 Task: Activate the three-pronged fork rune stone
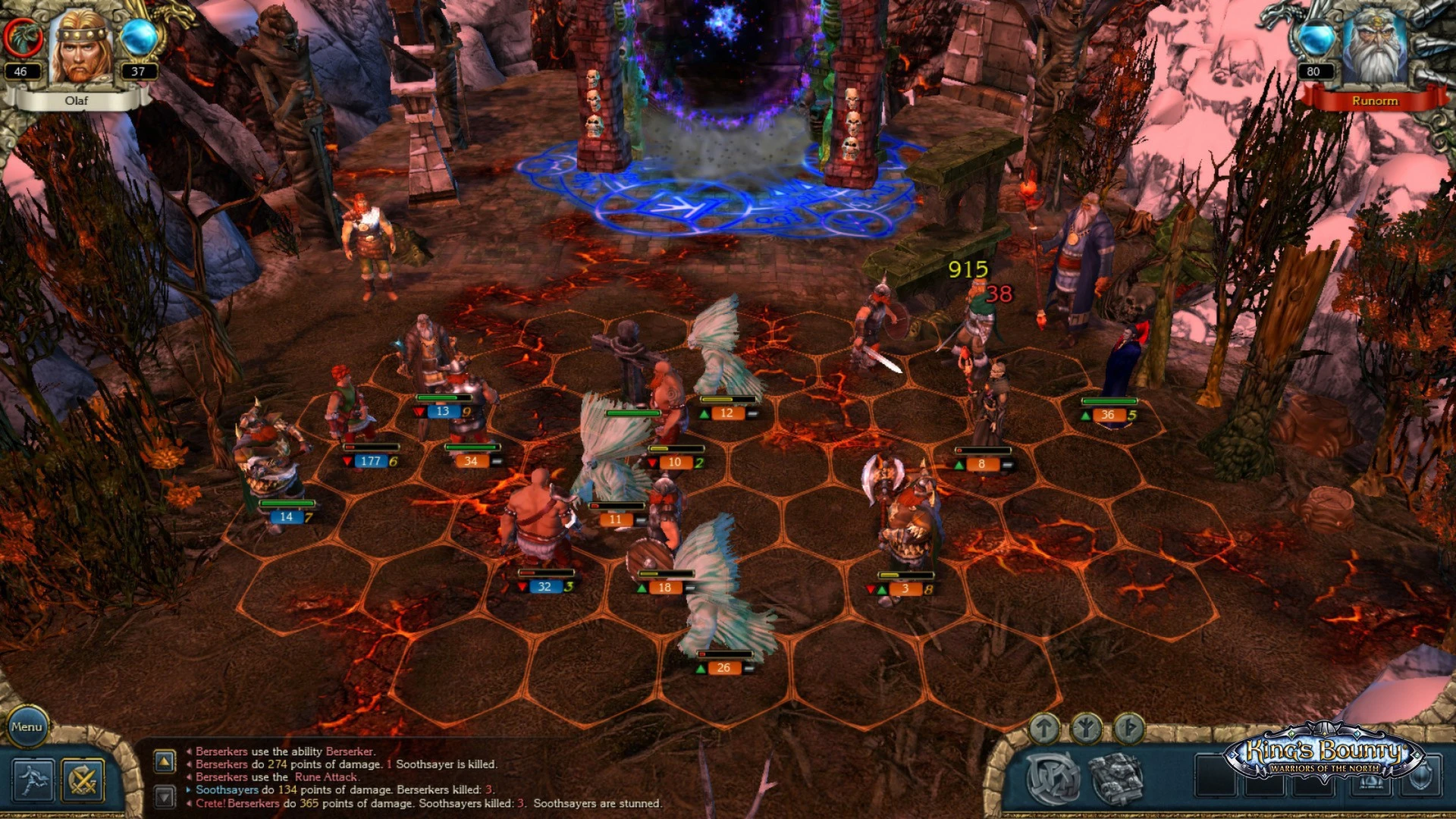coord(1086,729)
